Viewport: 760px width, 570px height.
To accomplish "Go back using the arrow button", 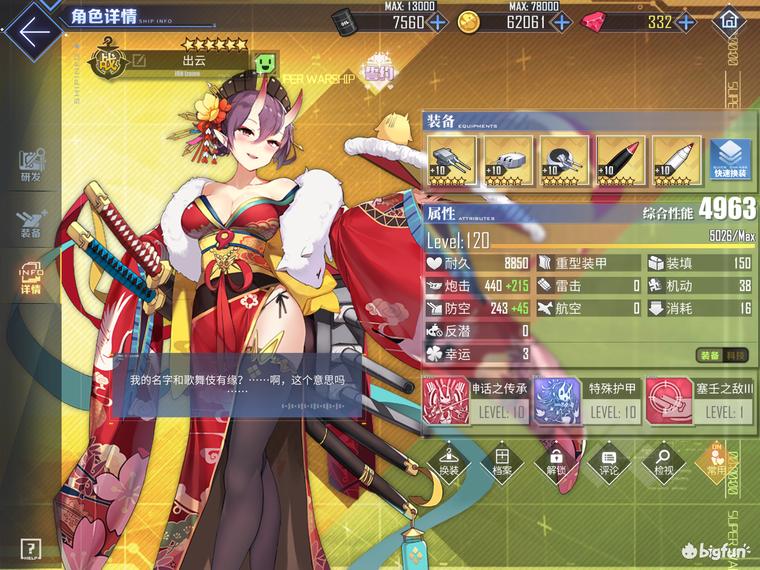I will coord(30,27).
